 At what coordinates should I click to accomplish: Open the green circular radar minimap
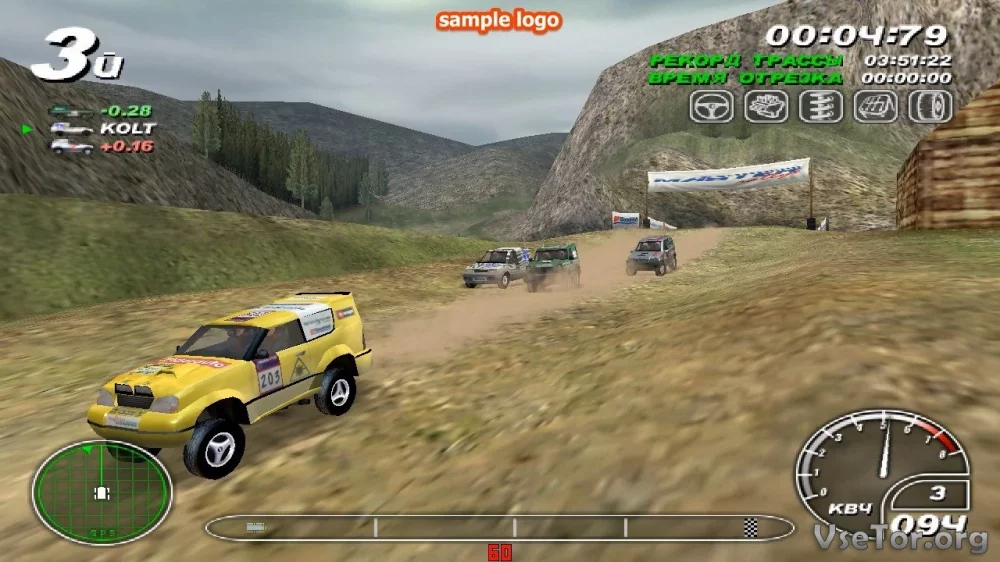(101, 492)
